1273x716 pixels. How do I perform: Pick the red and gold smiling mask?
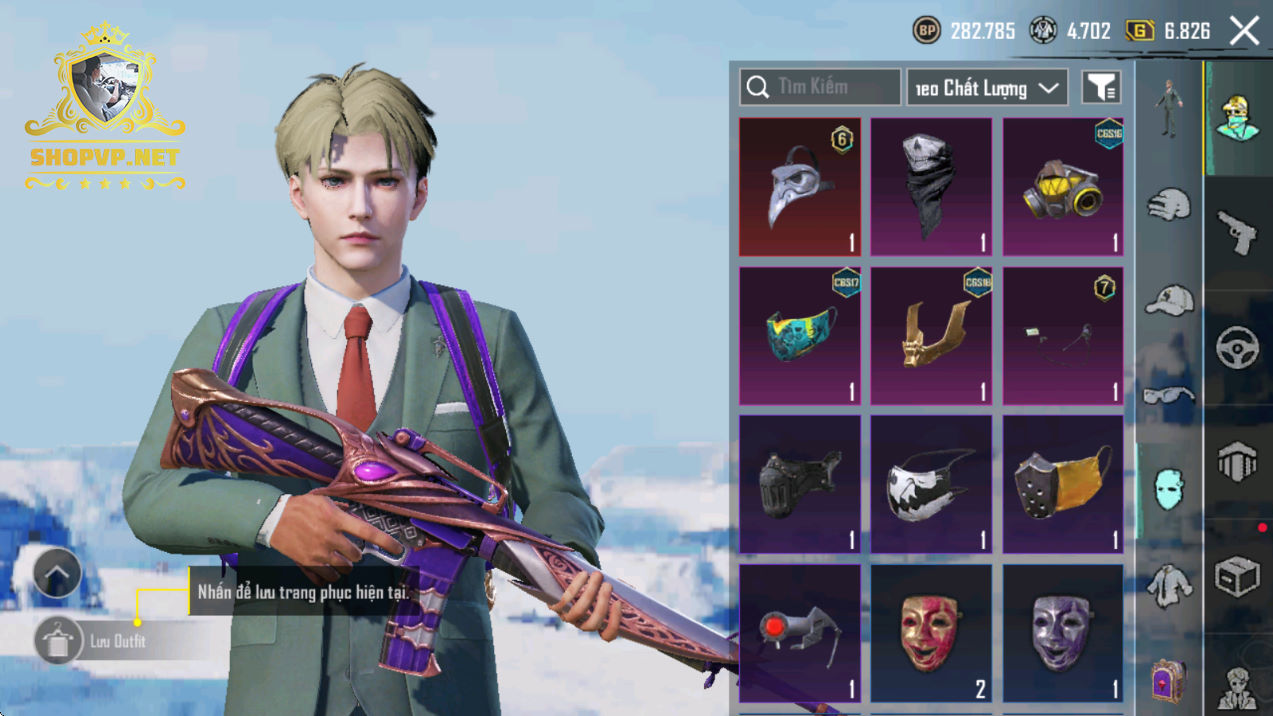(931, 632)
